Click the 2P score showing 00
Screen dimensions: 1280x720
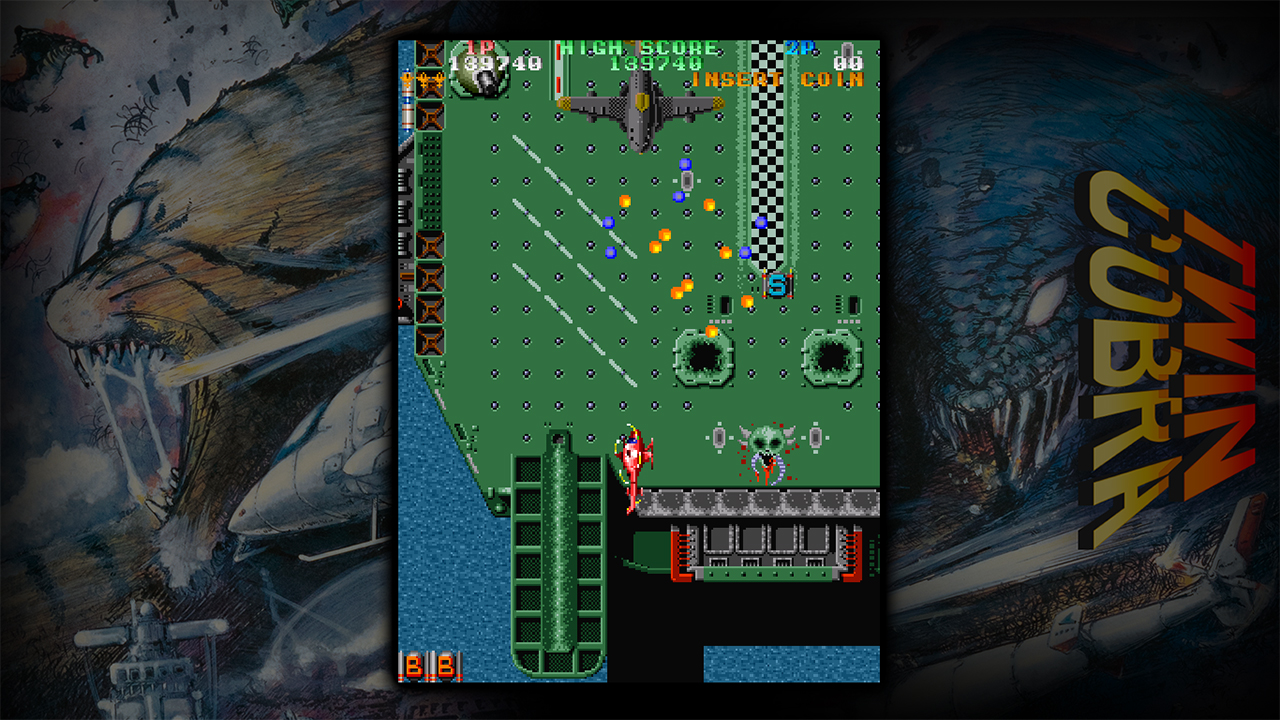(x=848, y=63)
